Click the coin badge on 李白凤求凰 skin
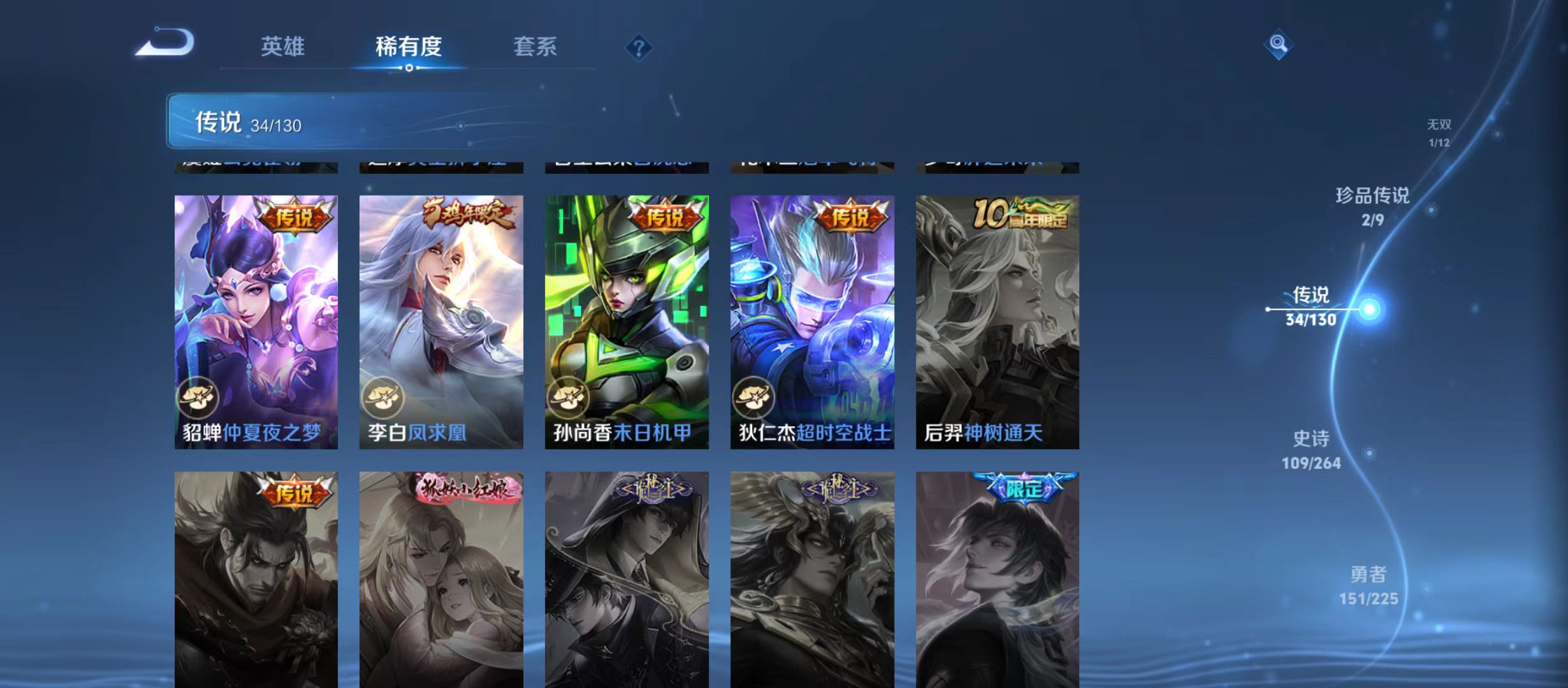This screenshot has height=688, width=1568. click(x=386, y=397)
